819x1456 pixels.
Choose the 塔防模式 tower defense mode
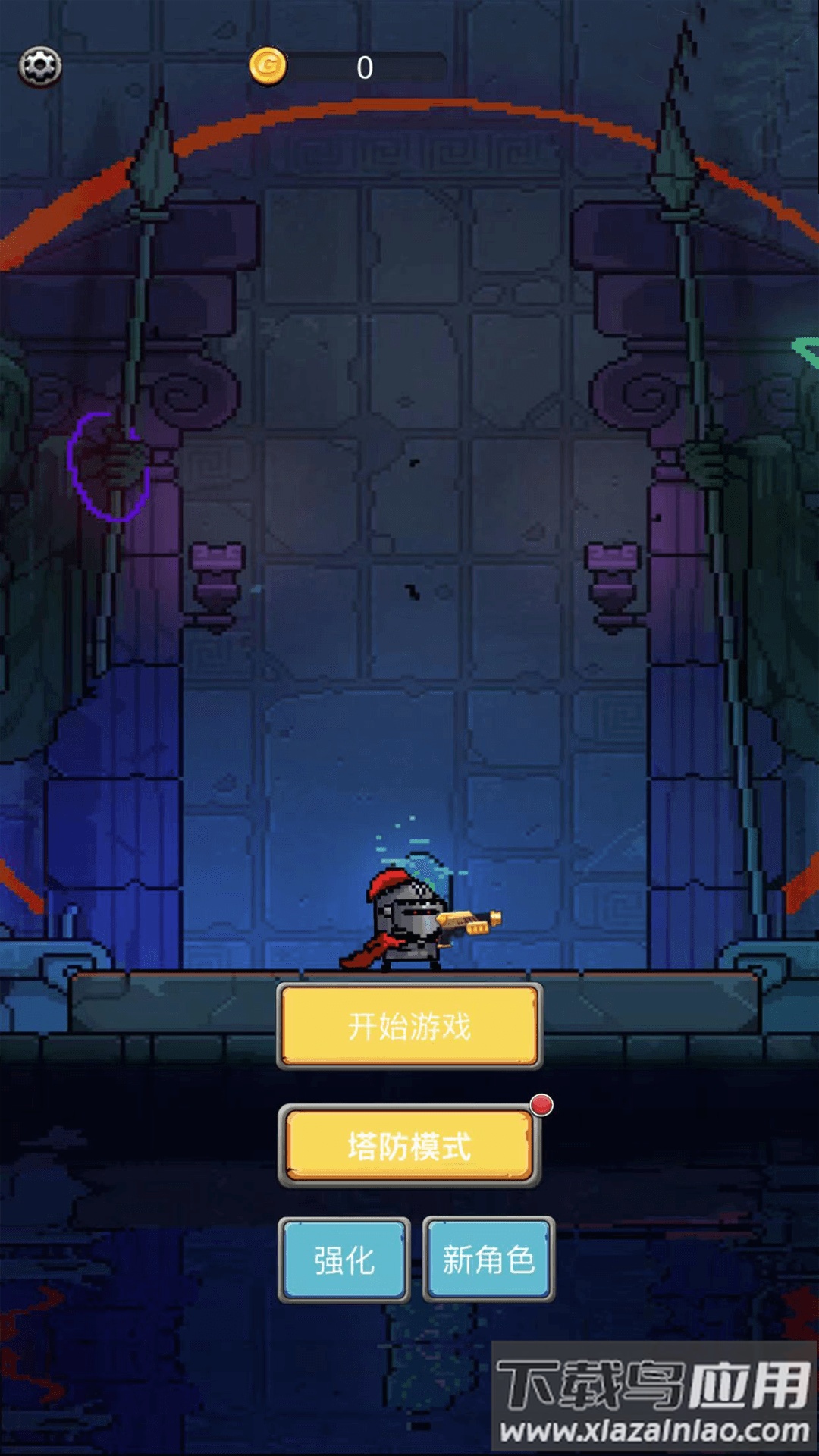(409, 1146)
